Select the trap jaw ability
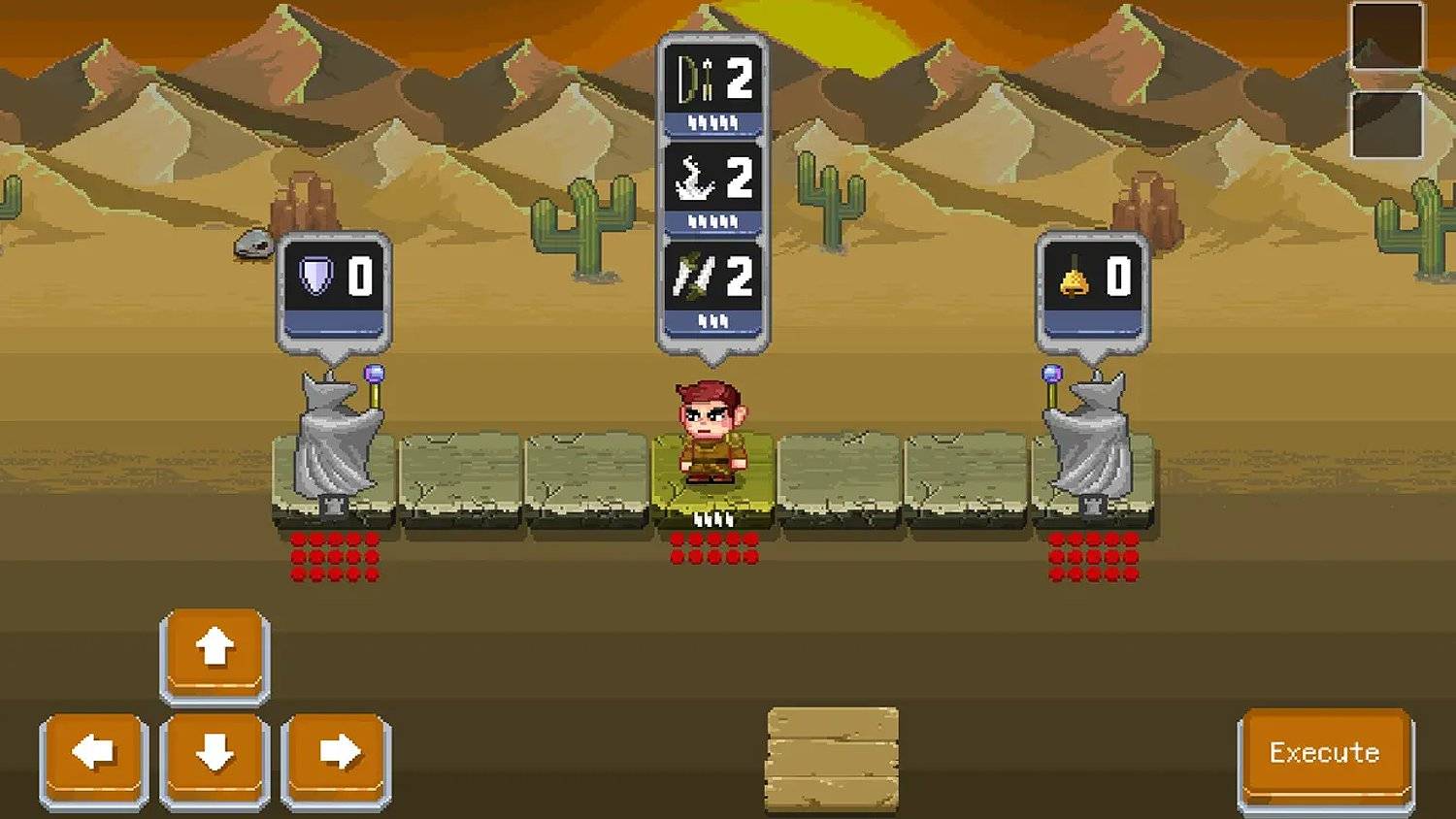 point(711,180)
